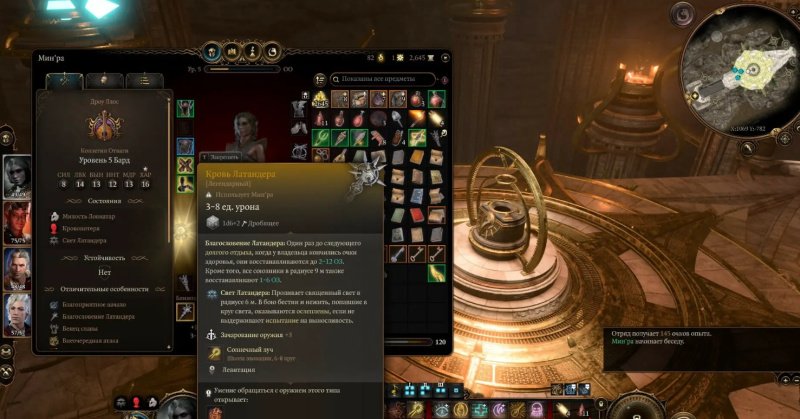Select the golden feather item in inventory
Image resolution: width=800 pixels, height=419 pixels.
click(x=437, y=272)
